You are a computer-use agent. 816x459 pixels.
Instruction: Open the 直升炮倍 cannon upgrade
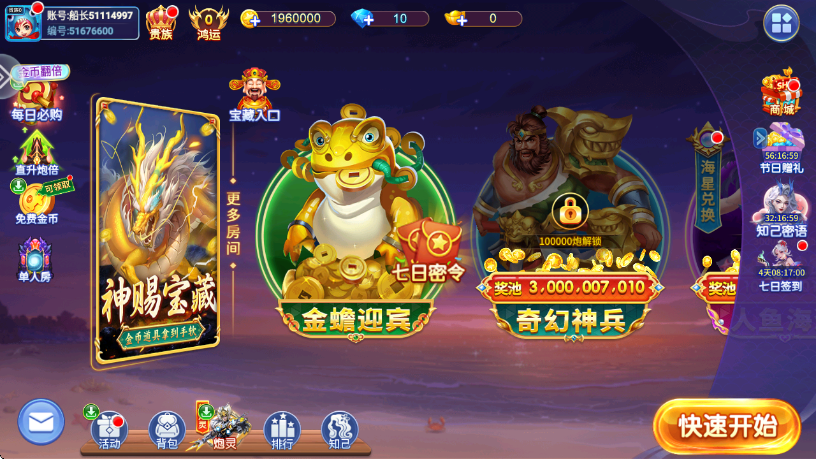(x=36, y=152)
